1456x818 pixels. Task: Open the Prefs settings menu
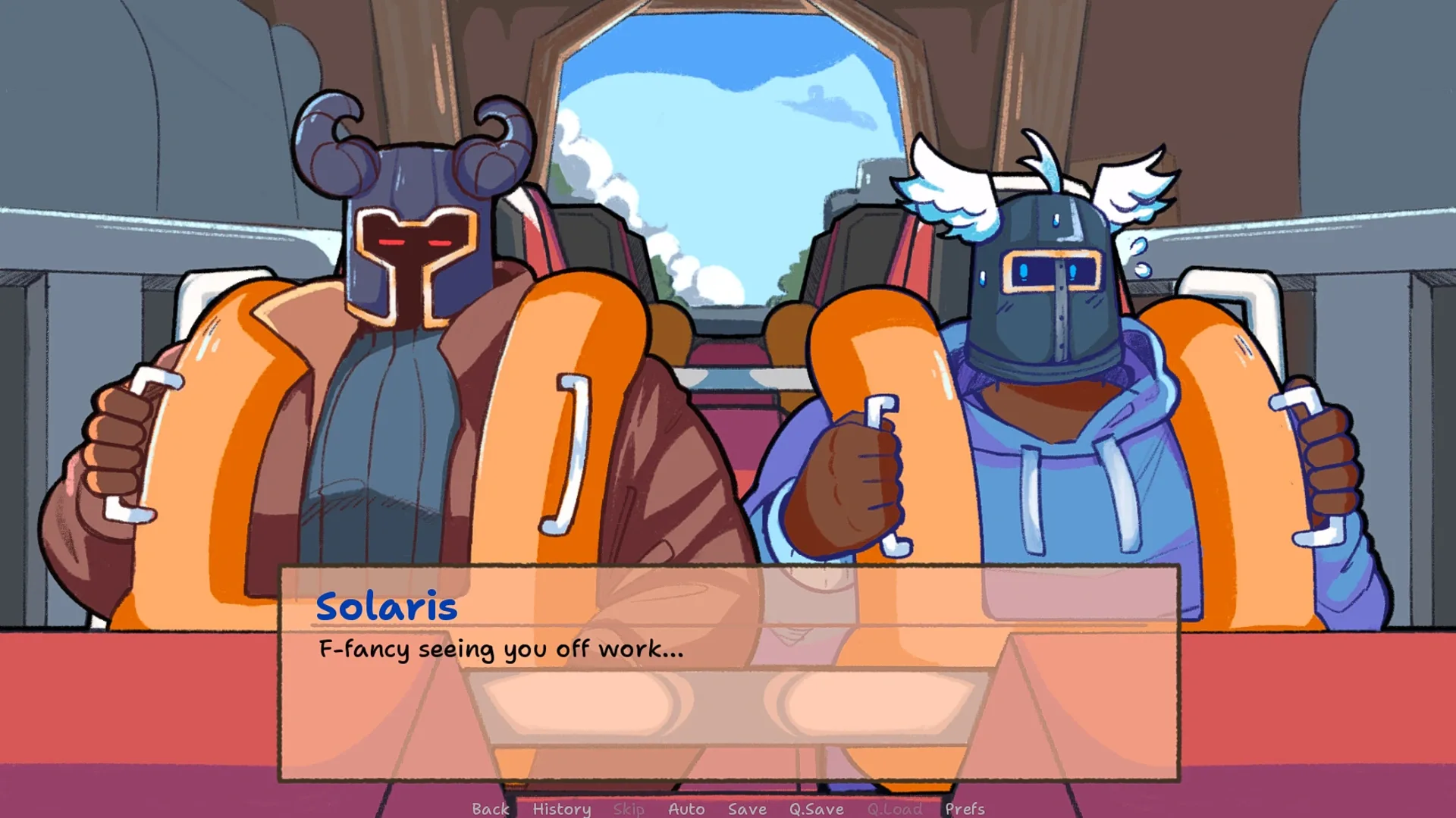[965, 809]
